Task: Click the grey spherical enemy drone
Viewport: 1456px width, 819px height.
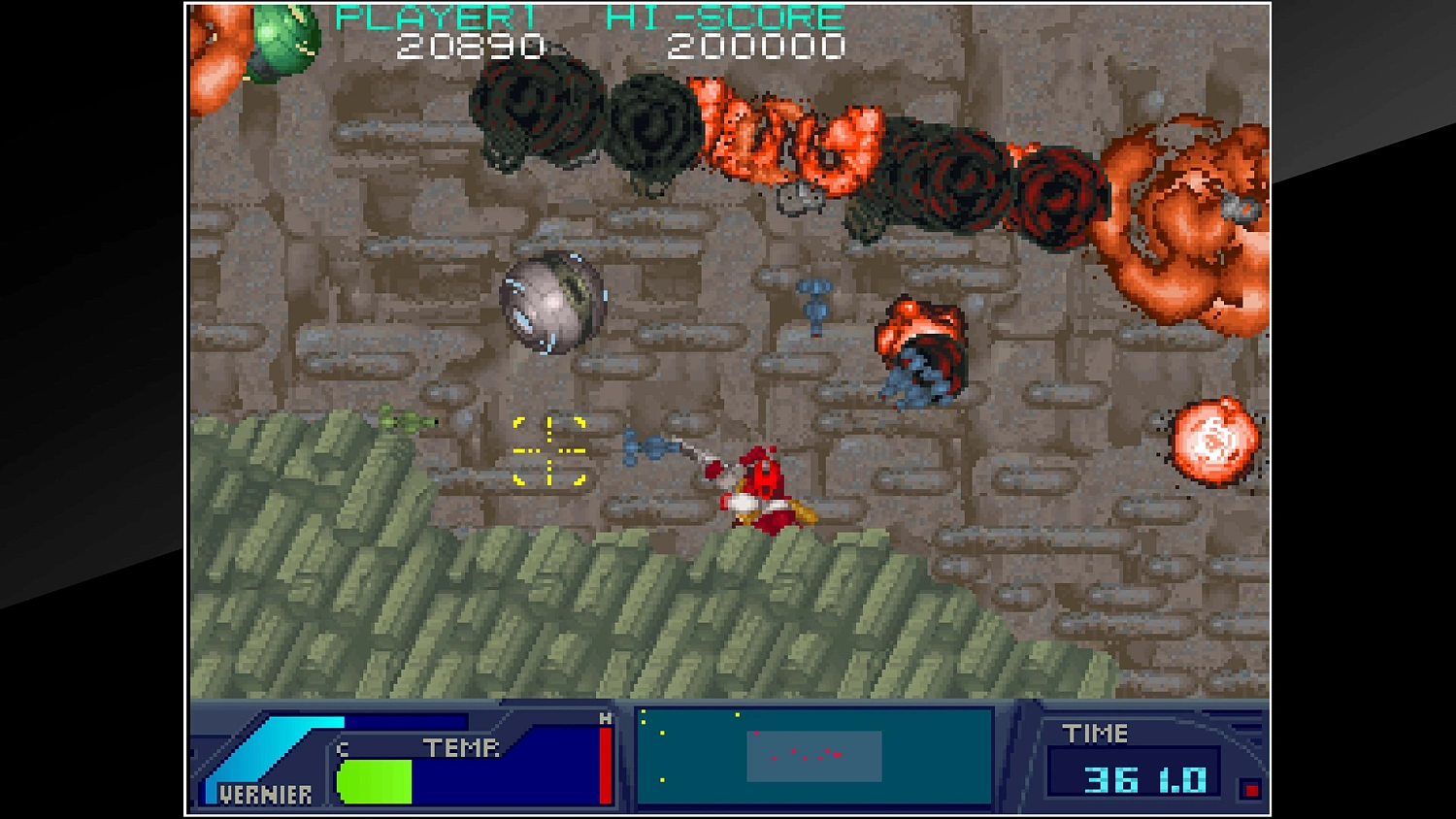Action: click(550, 304)
